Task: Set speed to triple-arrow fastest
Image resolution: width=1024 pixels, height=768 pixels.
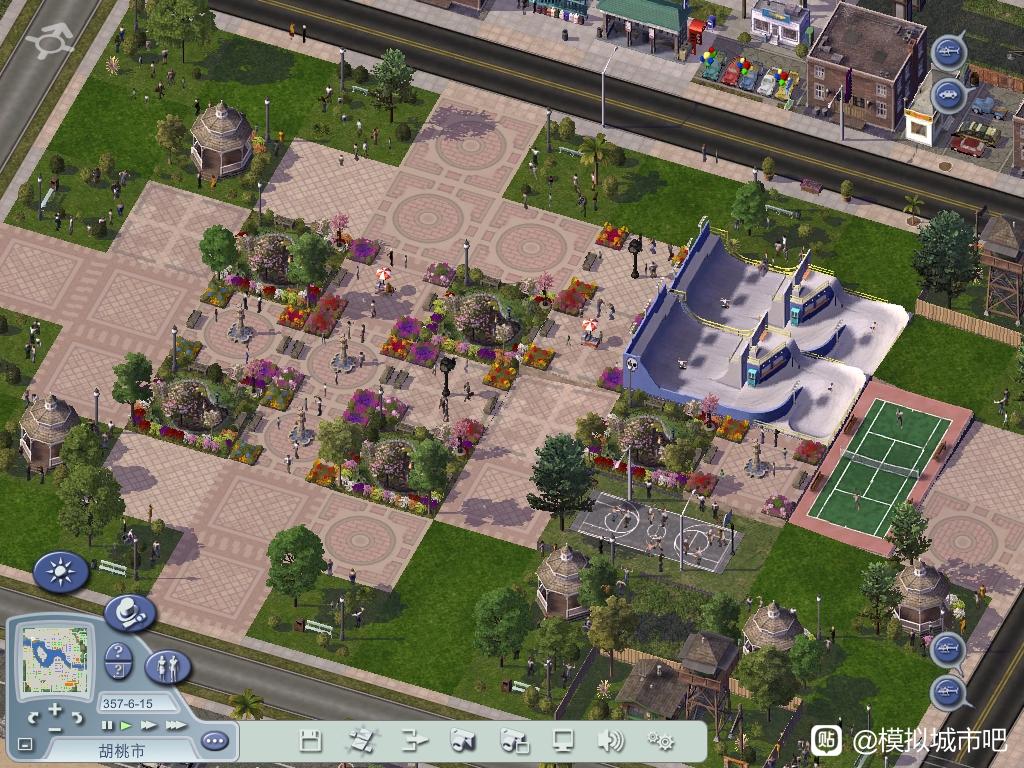Action: (x=175, y=725)
